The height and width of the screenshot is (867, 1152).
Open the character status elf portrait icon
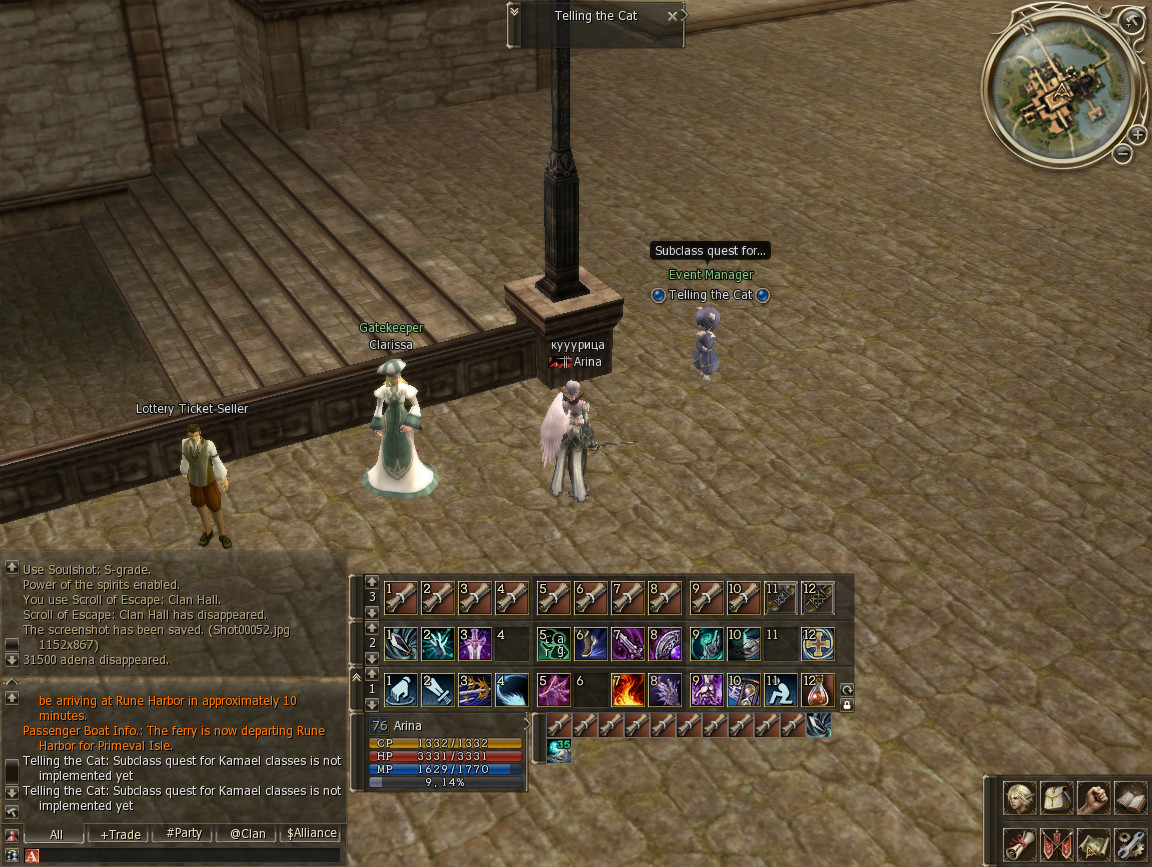pos(1019,797)
